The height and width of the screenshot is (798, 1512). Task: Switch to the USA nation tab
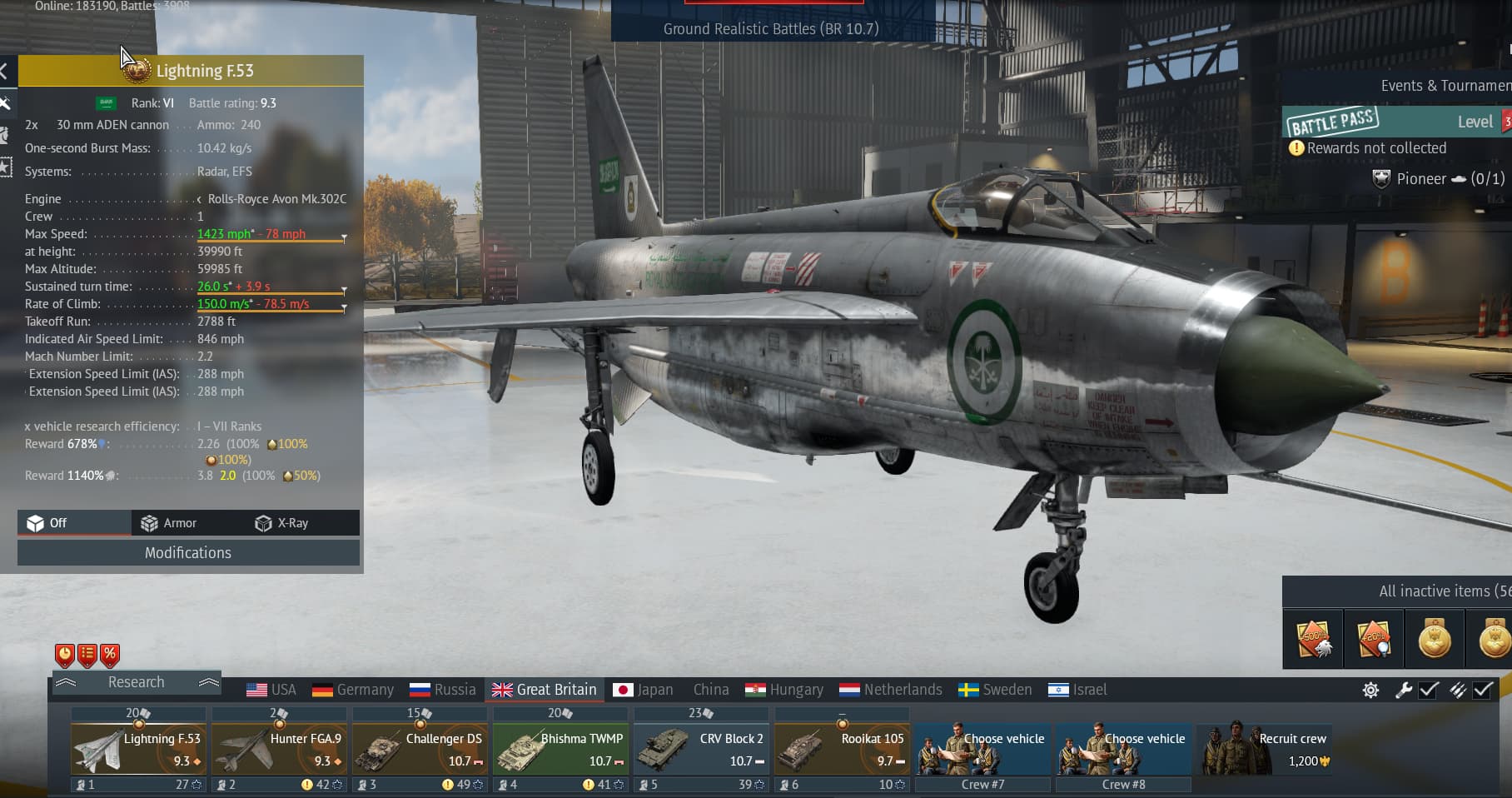point(271,690)
